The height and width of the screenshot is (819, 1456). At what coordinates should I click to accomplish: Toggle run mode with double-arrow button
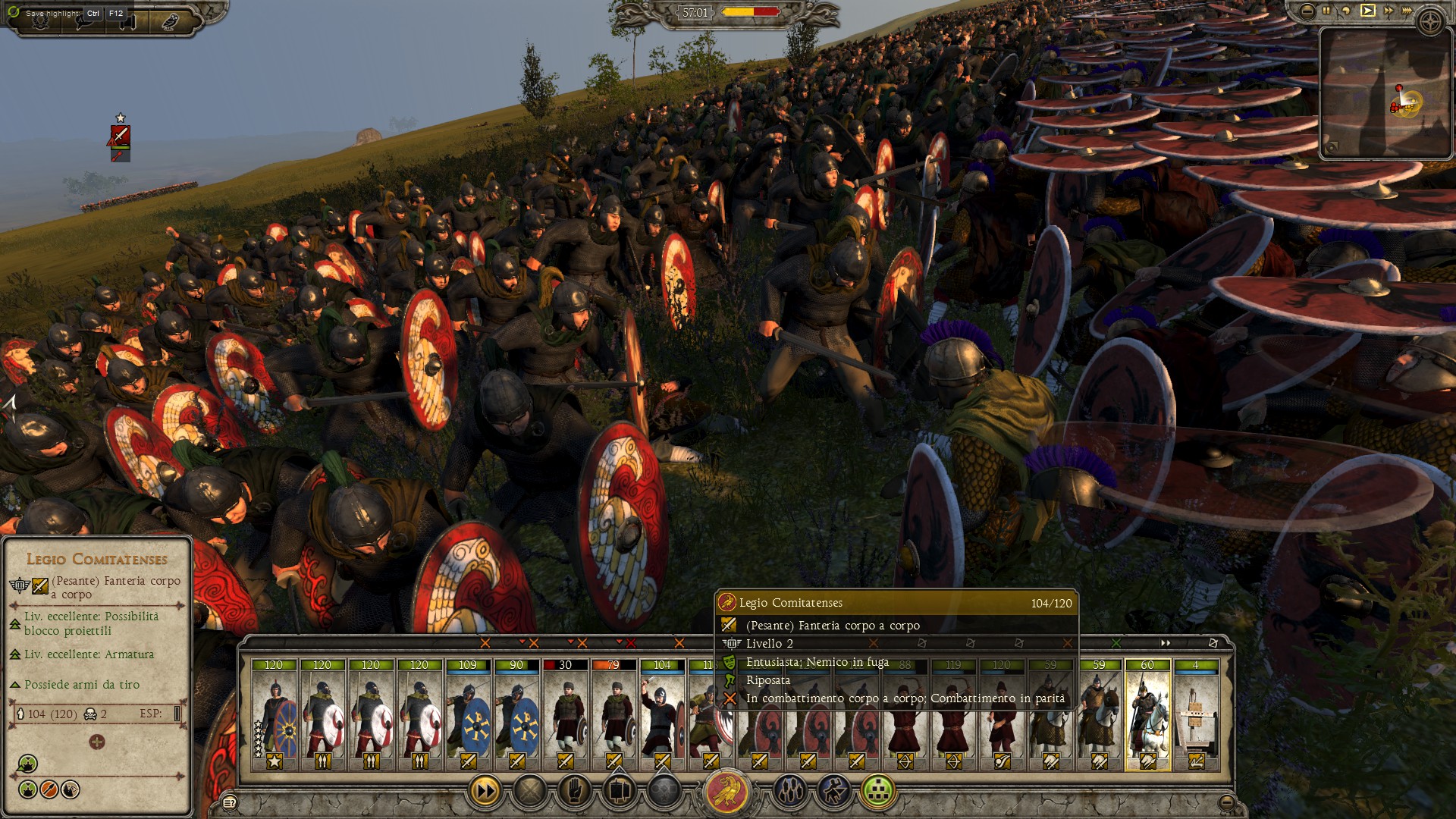(485, 792)
